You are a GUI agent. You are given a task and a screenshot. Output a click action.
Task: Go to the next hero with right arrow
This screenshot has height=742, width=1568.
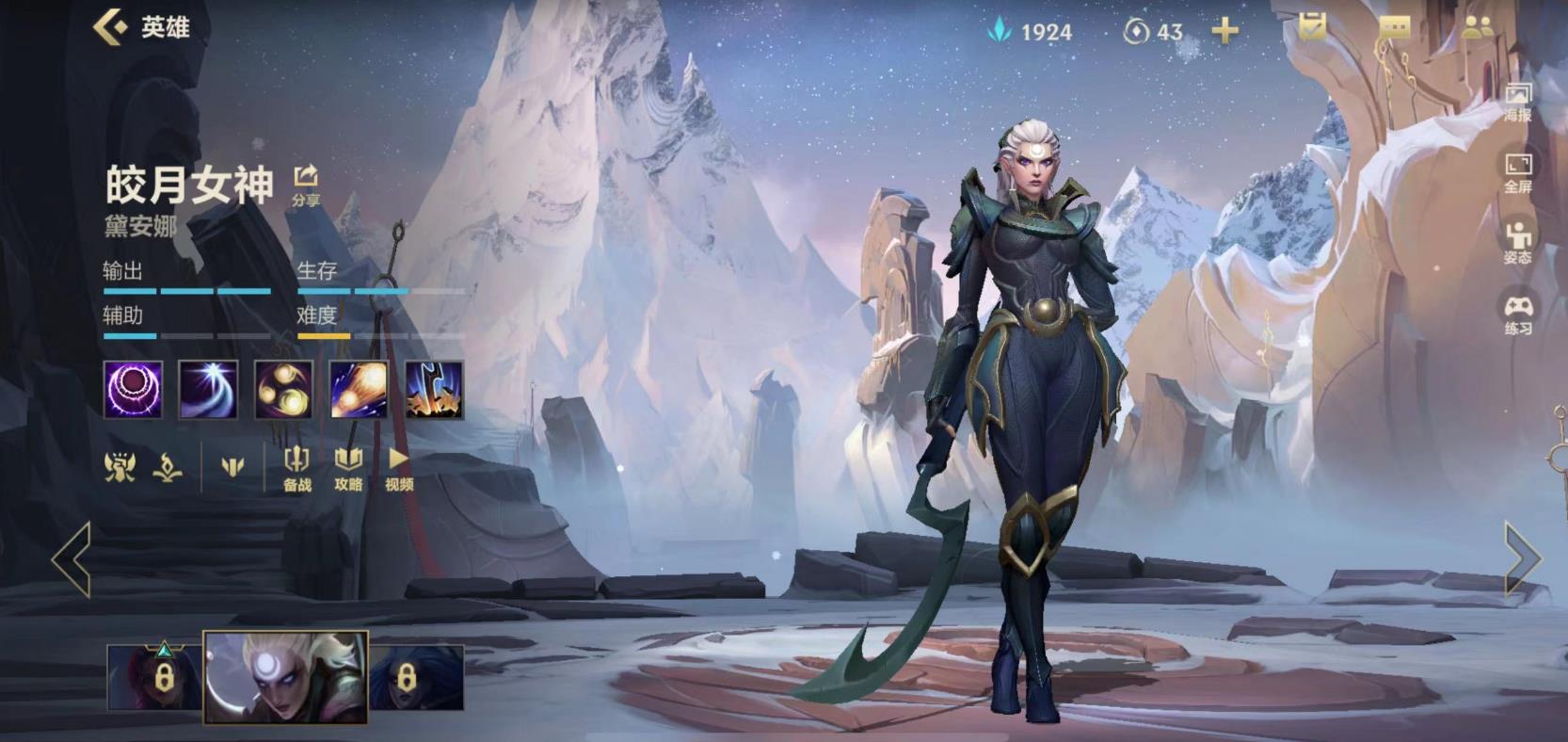pyautogui.click(x=1524, y=558)
